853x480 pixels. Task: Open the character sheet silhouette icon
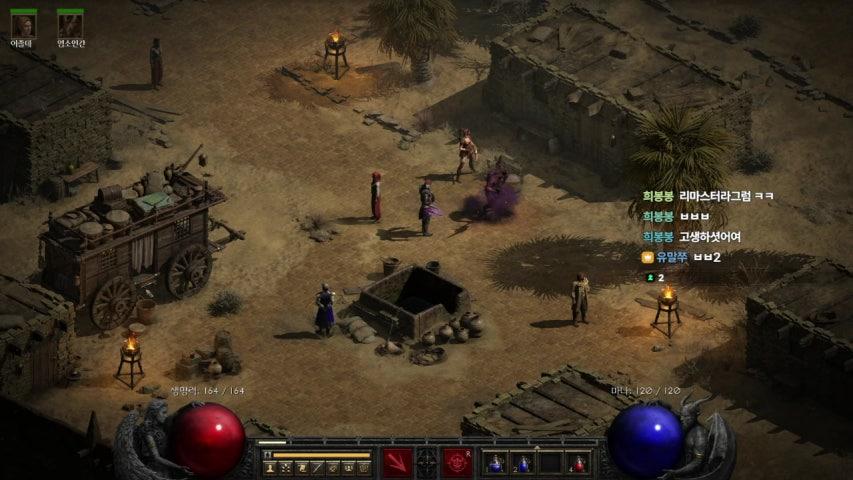[x=270, y=467]
